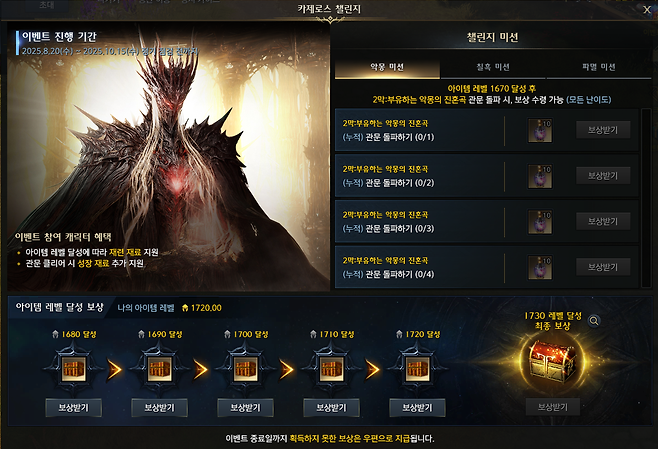This screenshot has width=658, height=449.
Task: Claim reward for clearing gate (0/1) mission
Action: [x=603, y=130]
